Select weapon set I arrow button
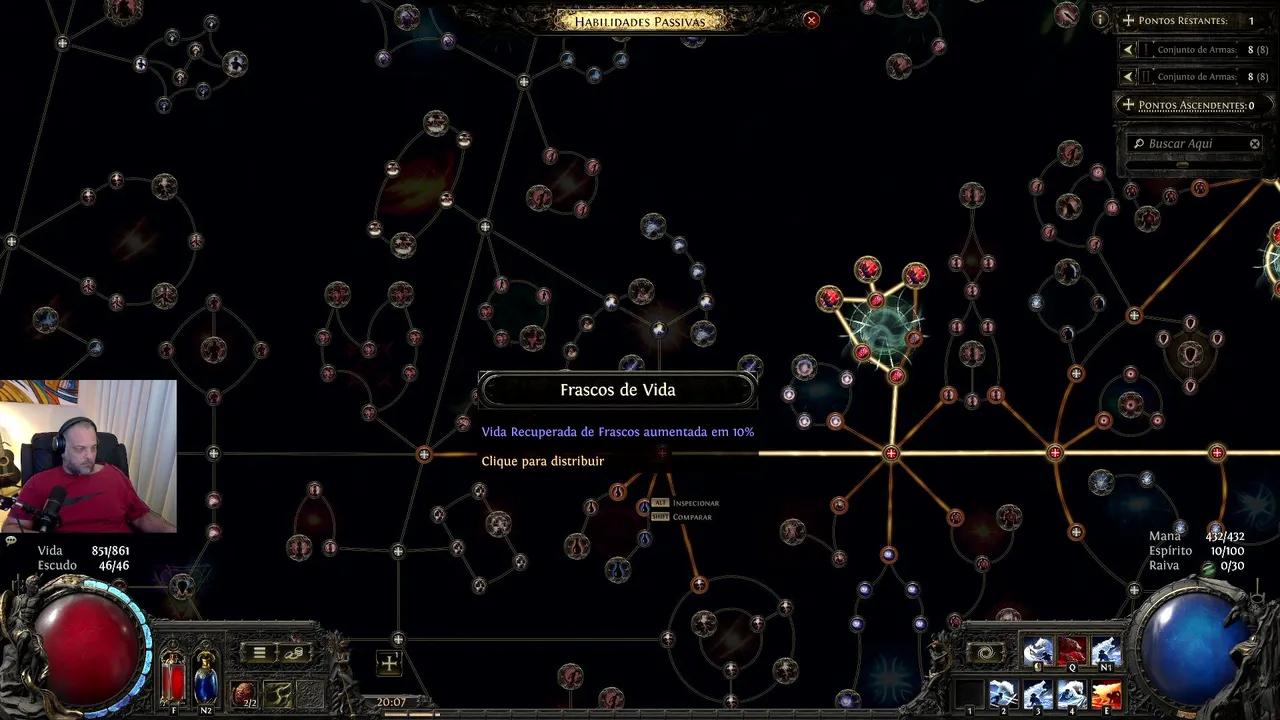1280x720 pixels. pos(1129,49)
